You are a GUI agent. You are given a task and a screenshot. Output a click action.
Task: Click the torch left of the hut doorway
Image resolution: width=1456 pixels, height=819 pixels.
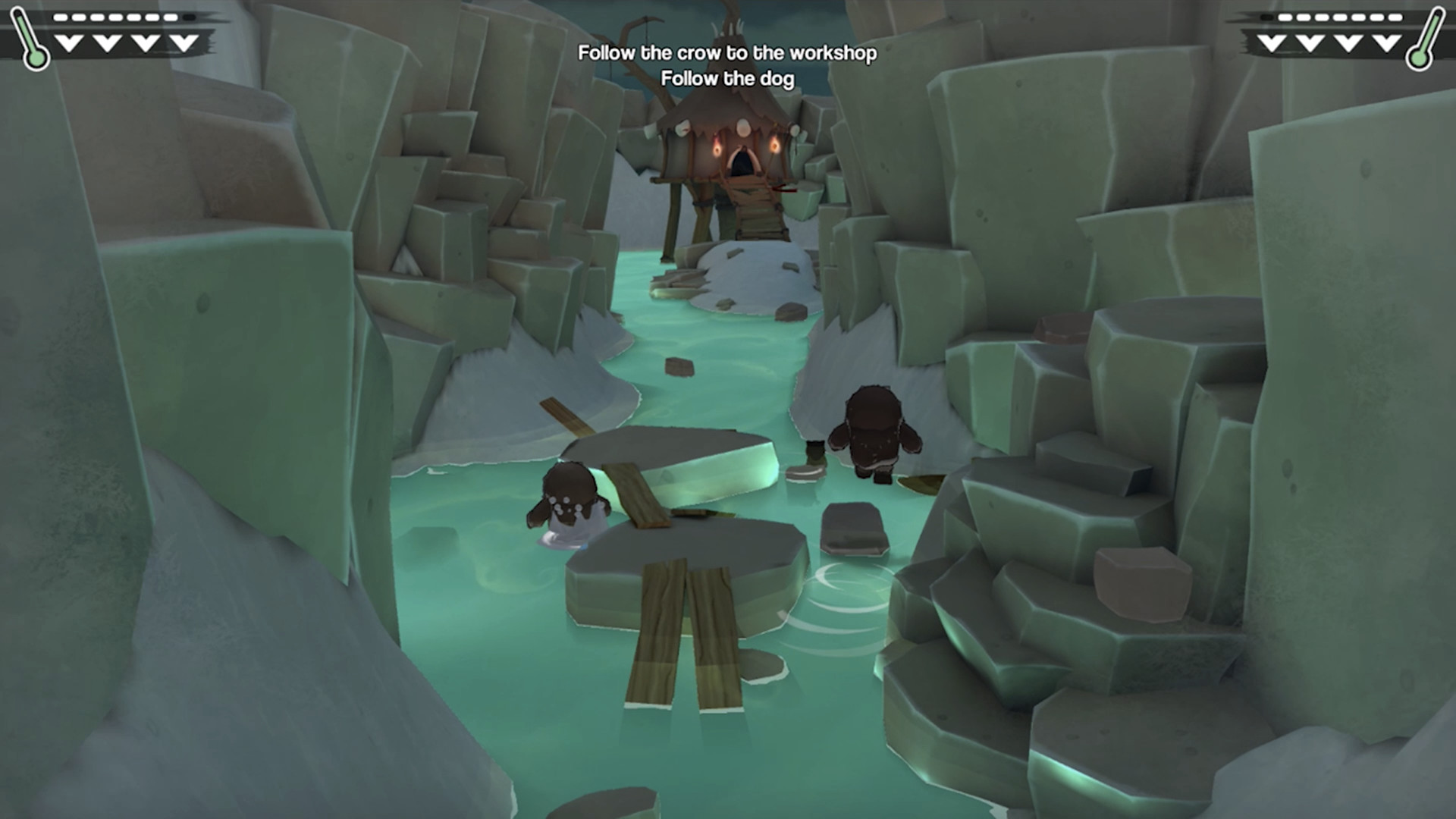coord(718,149)
